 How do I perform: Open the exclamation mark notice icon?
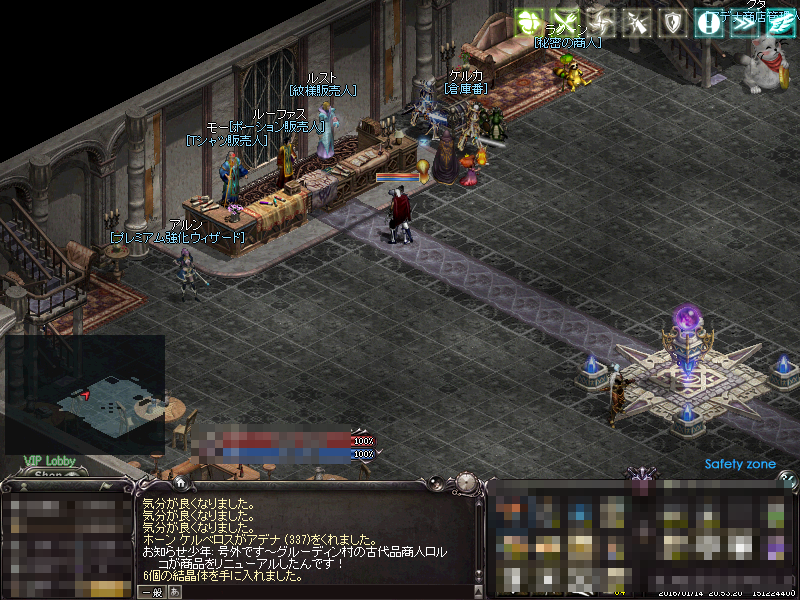pyautogui.click(x=709, y=22)
